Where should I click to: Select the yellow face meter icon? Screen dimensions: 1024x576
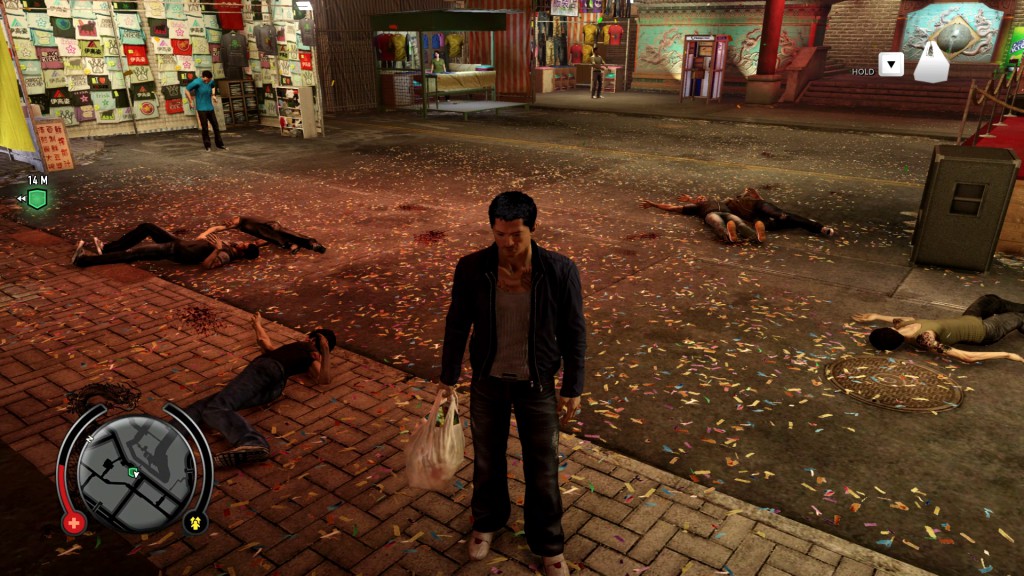pyautogui.click(x=195, y=522)
